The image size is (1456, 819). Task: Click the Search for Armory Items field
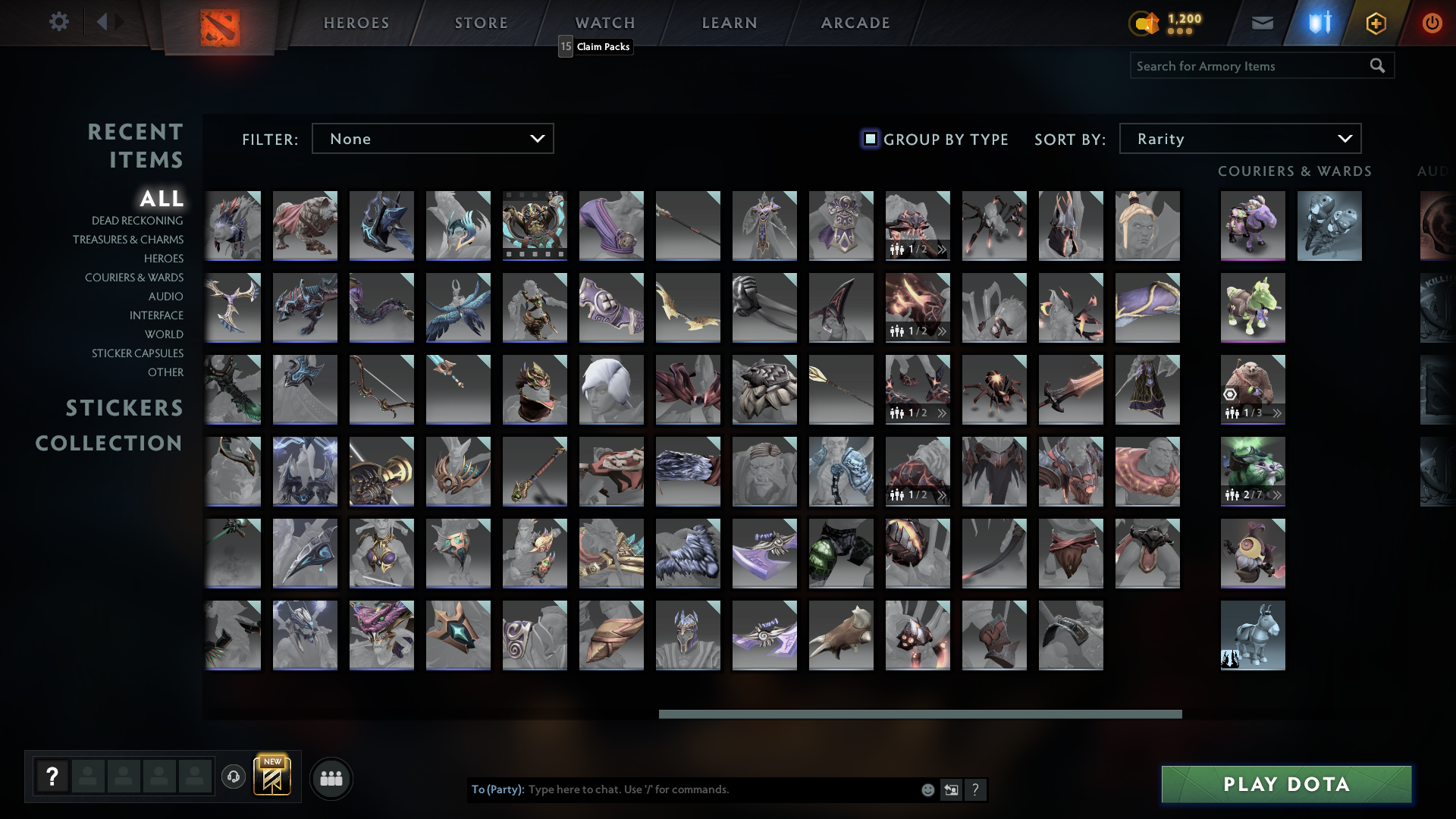point(1244,66)
